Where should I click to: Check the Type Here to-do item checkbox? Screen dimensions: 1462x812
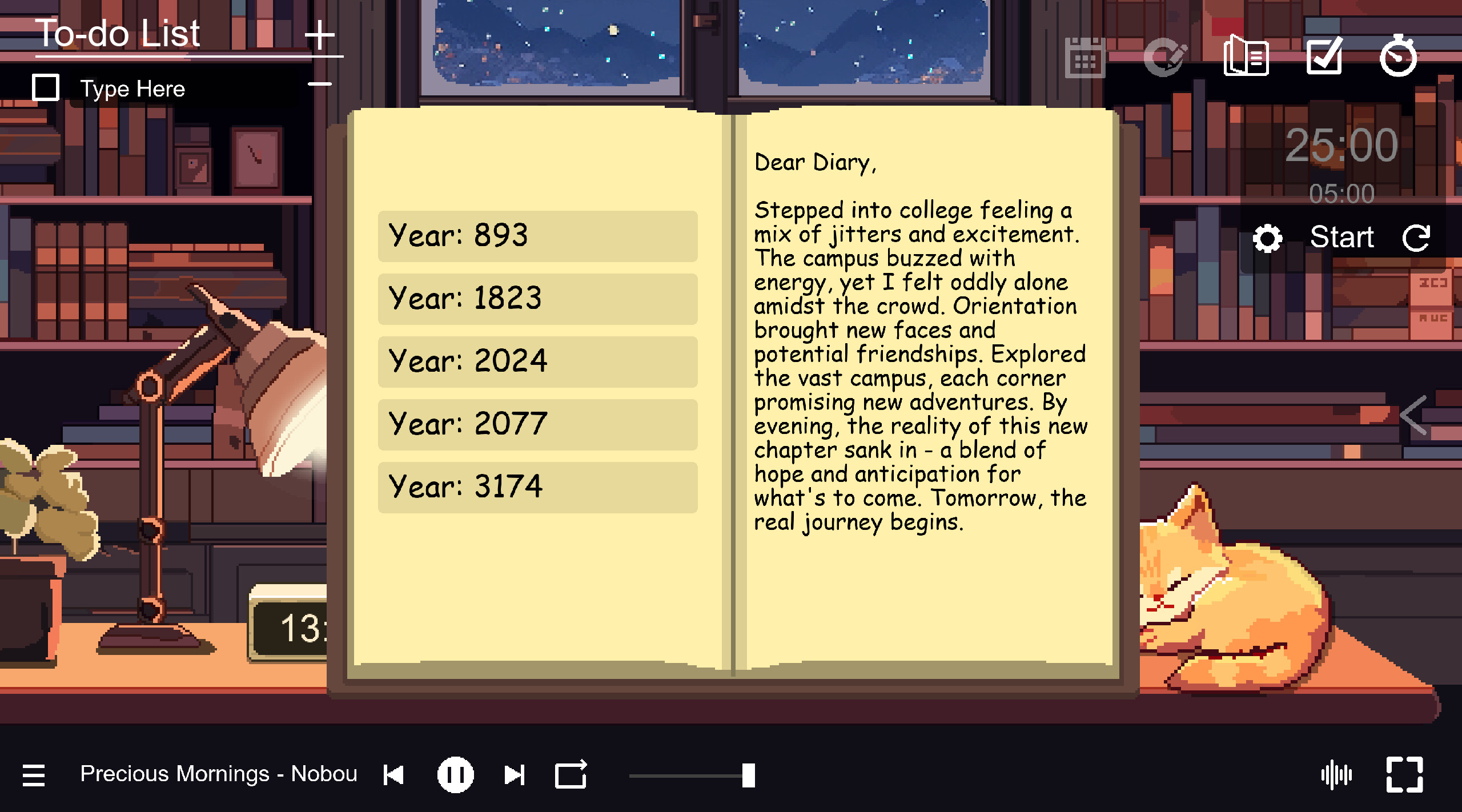coord(45,87)
